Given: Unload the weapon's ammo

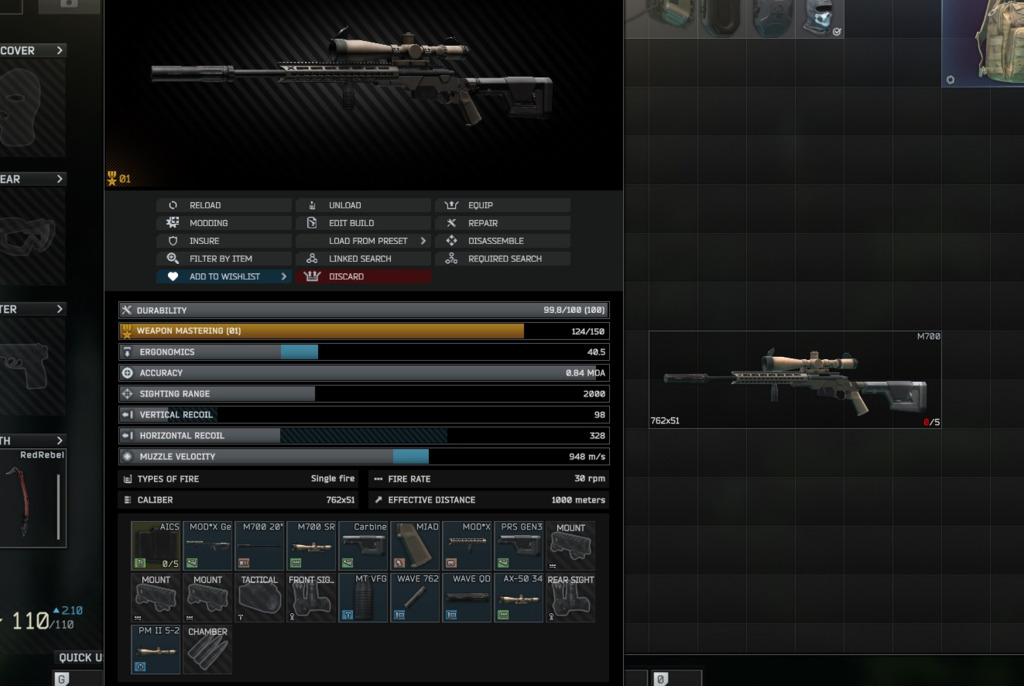Looking at the screenshot, I should point(363,206).
